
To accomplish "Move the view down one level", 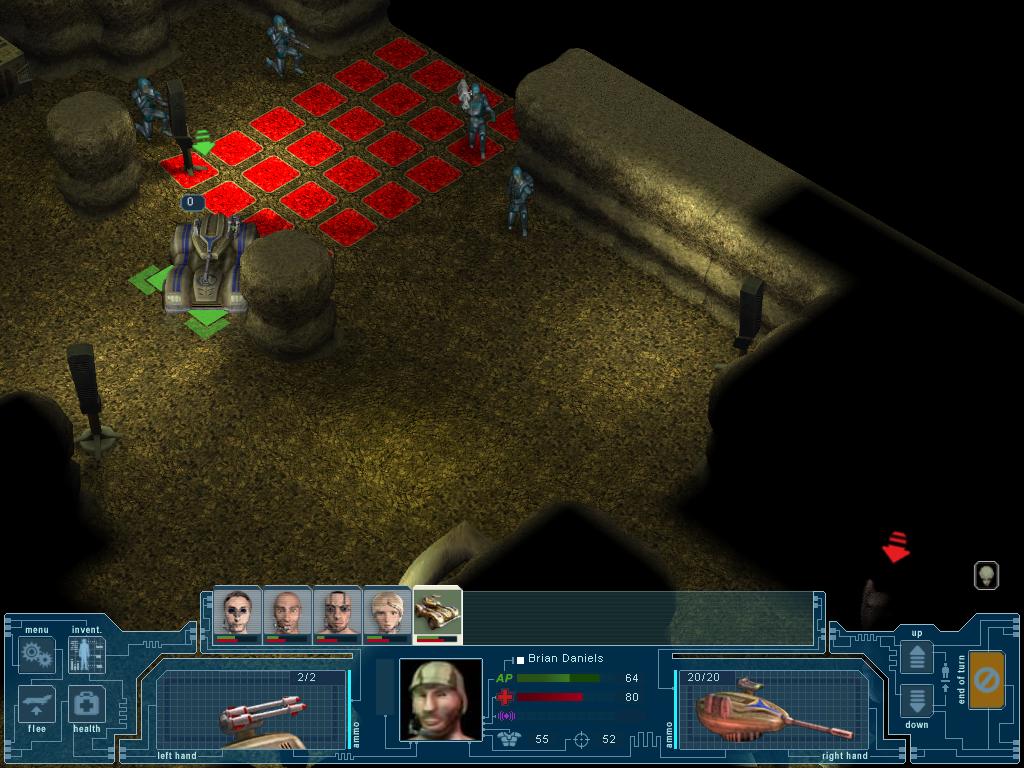I will click(x=917, y=701).
